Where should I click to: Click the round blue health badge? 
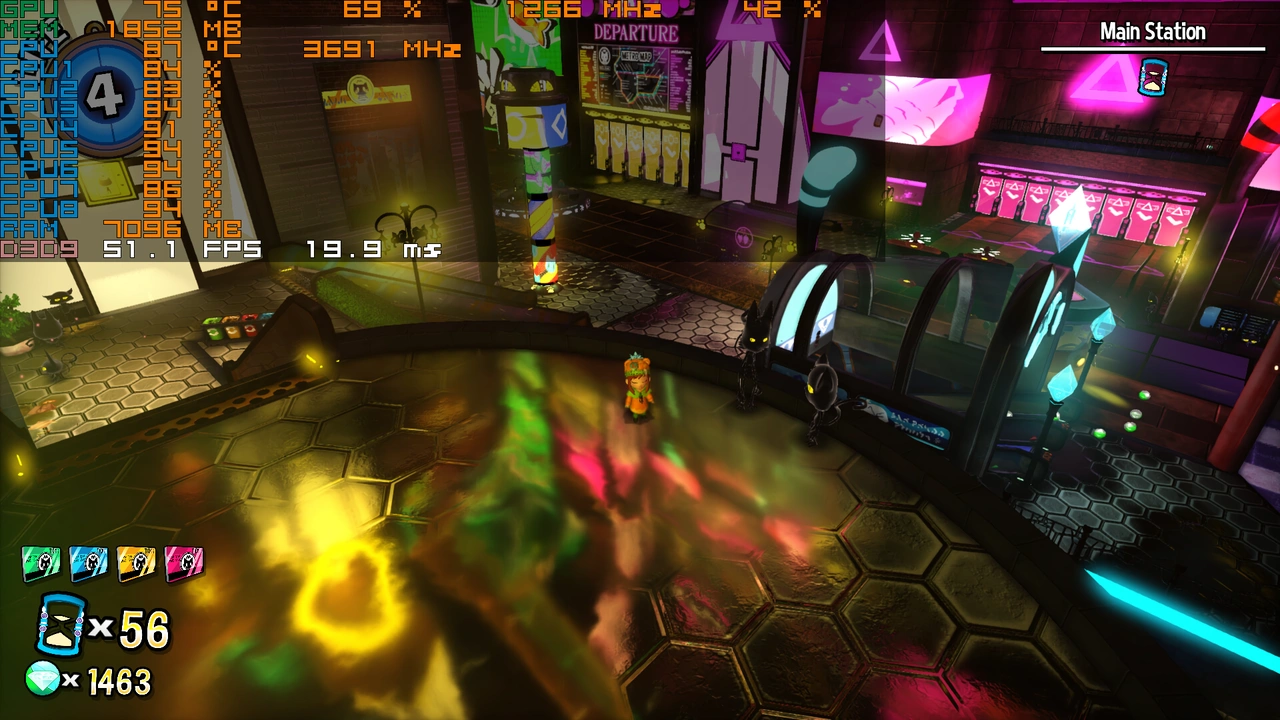point(105,96)
